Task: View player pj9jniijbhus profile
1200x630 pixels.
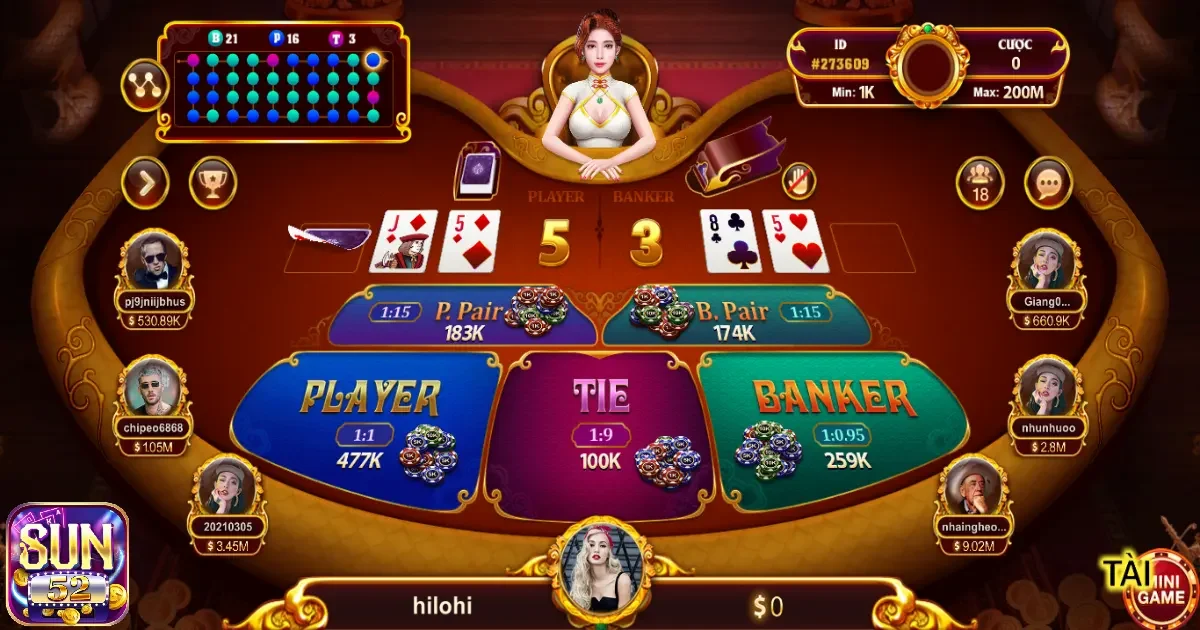Action: tap(155, 262)
